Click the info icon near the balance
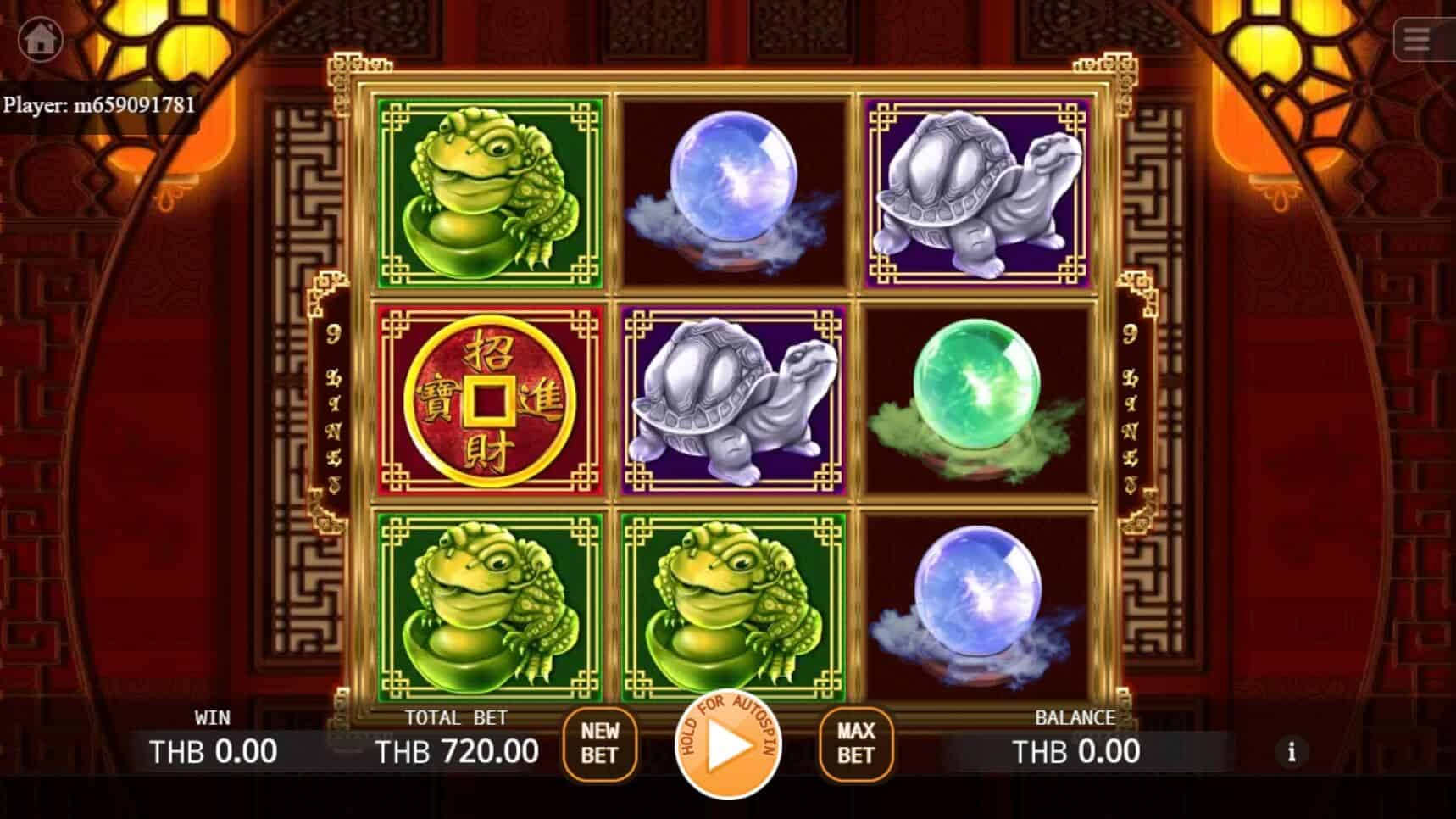 click(1292, 751)
